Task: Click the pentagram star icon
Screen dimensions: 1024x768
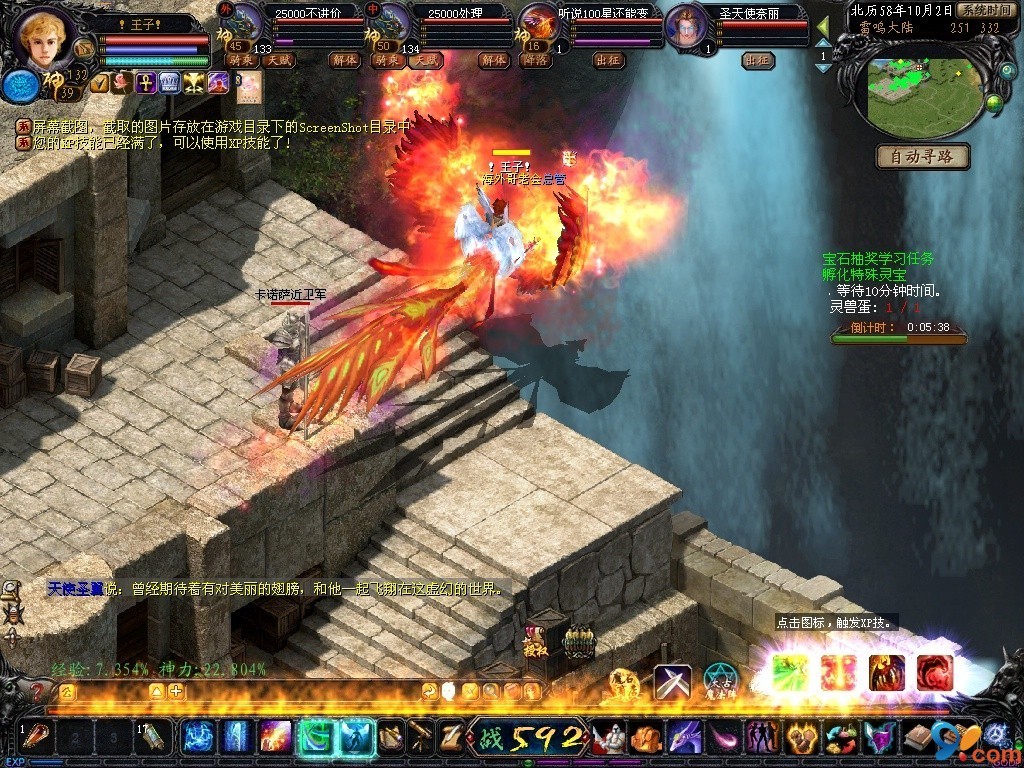Action: (721, 681)
